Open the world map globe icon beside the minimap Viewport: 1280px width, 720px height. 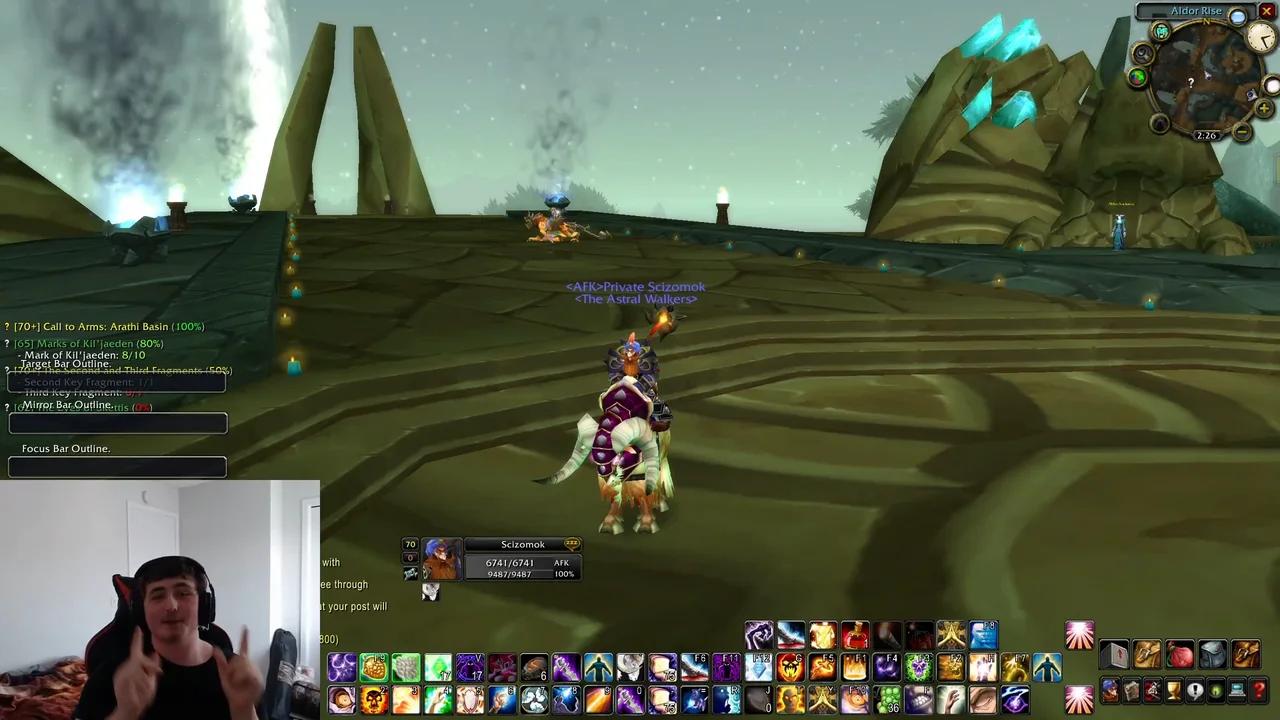(1138, 76)
